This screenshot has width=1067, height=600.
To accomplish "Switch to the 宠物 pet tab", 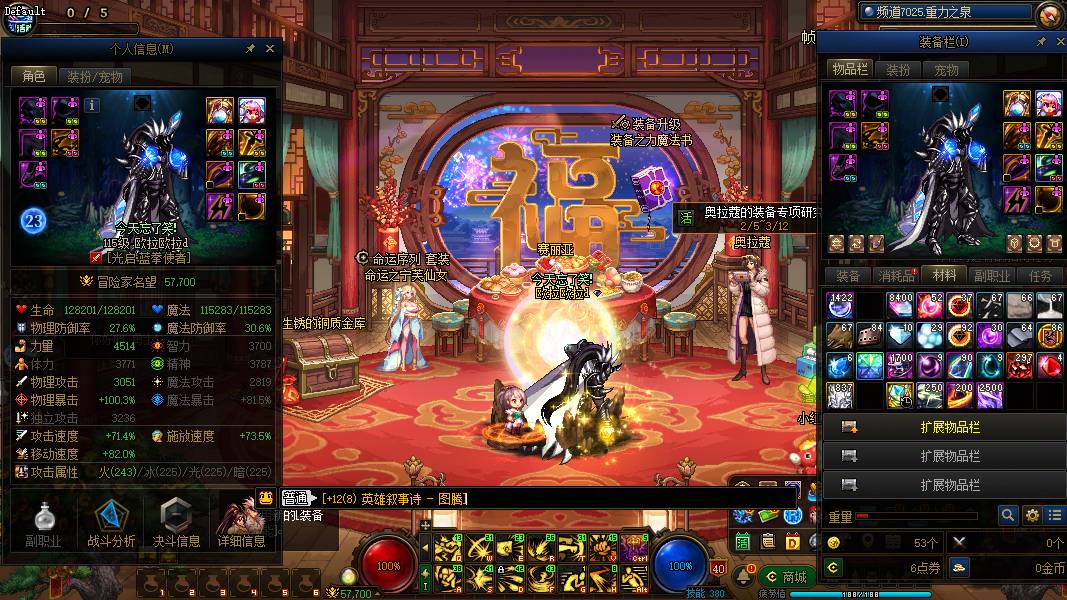I will 946,70.
